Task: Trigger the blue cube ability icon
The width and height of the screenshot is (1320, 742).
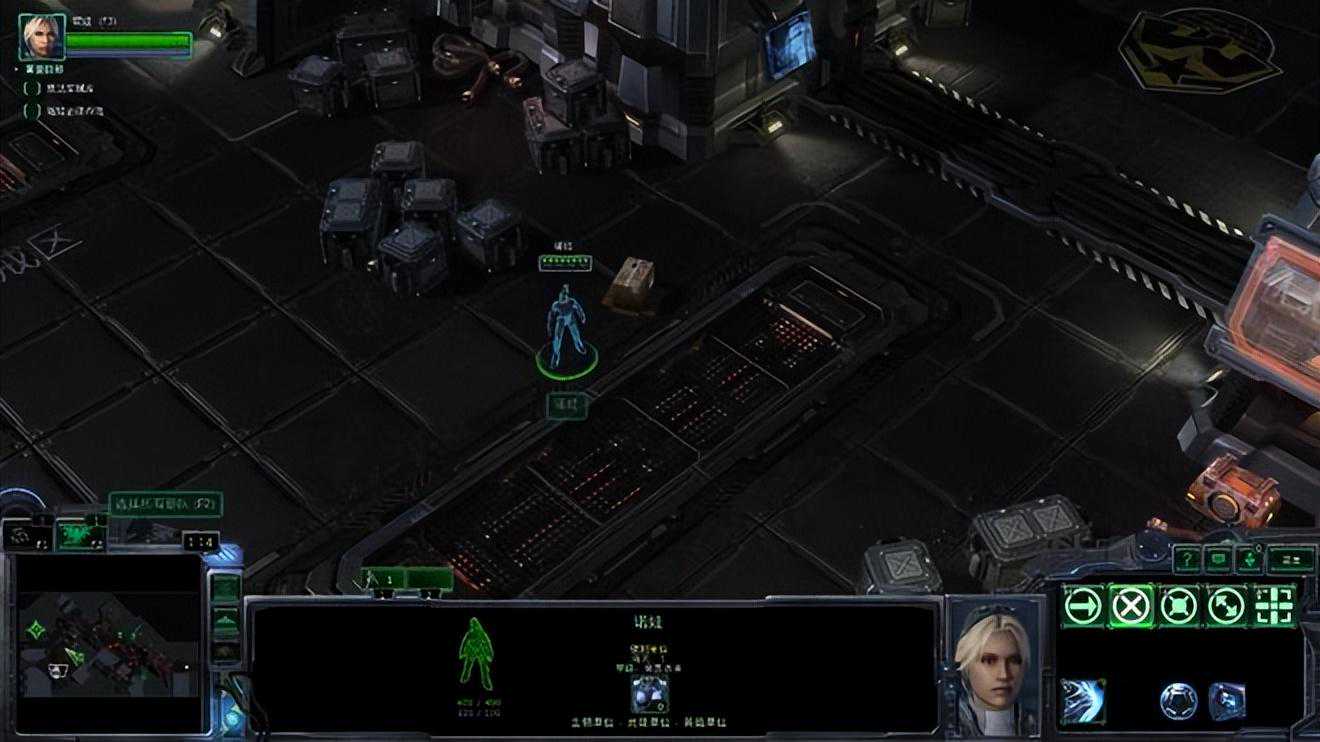Action: [1227, 700]
